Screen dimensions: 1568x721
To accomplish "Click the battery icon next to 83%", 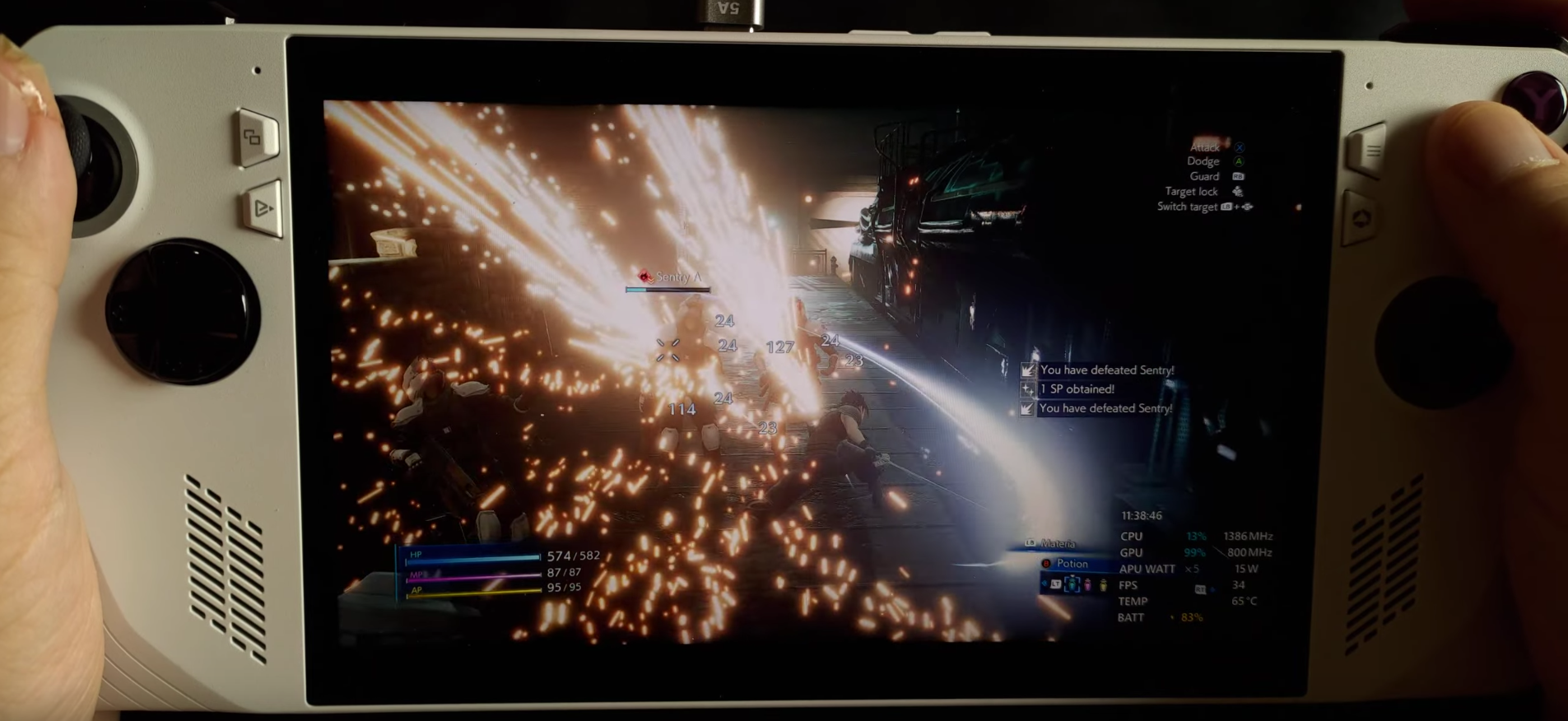I will coord(1172,617).
